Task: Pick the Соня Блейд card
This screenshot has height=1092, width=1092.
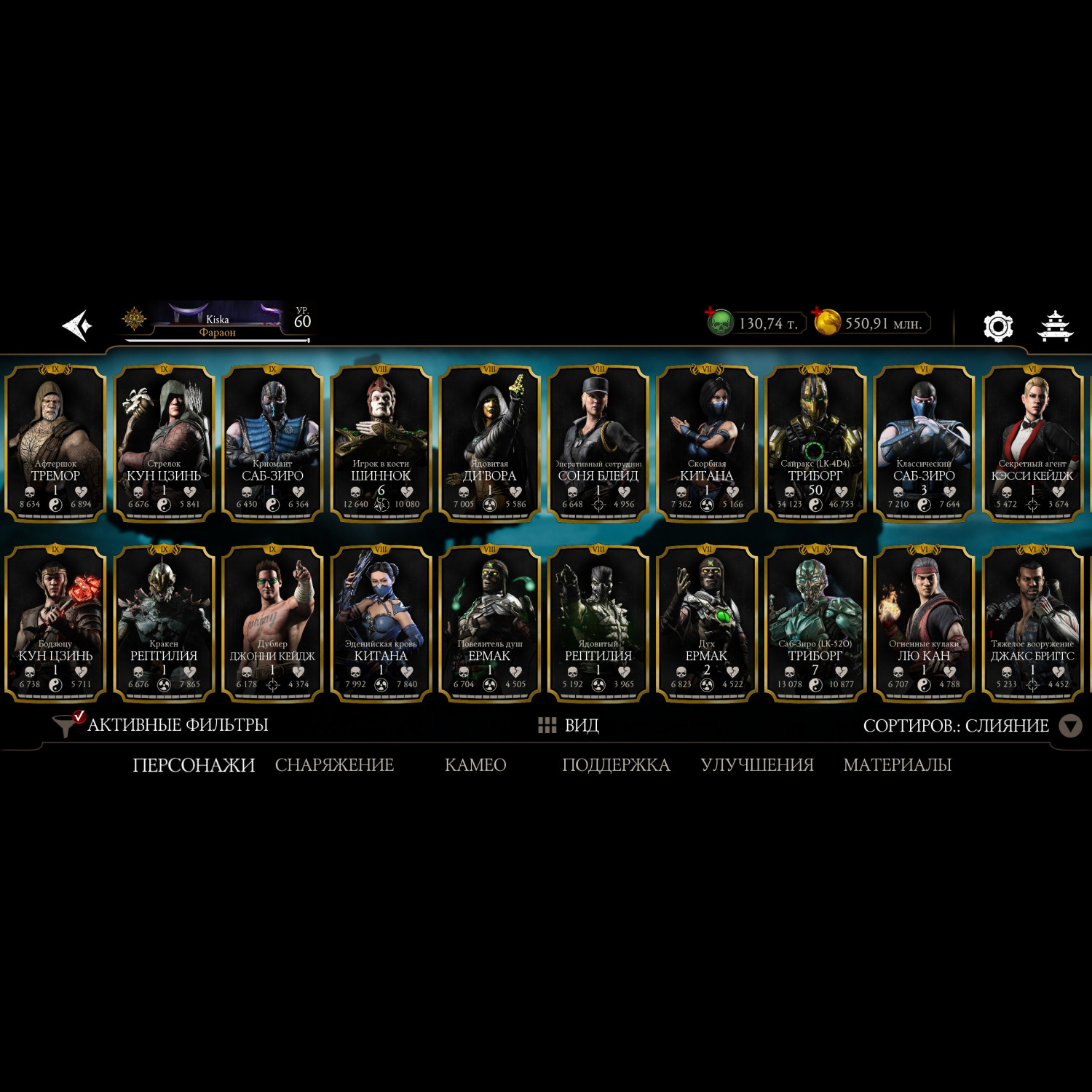Action: point(598,443)
